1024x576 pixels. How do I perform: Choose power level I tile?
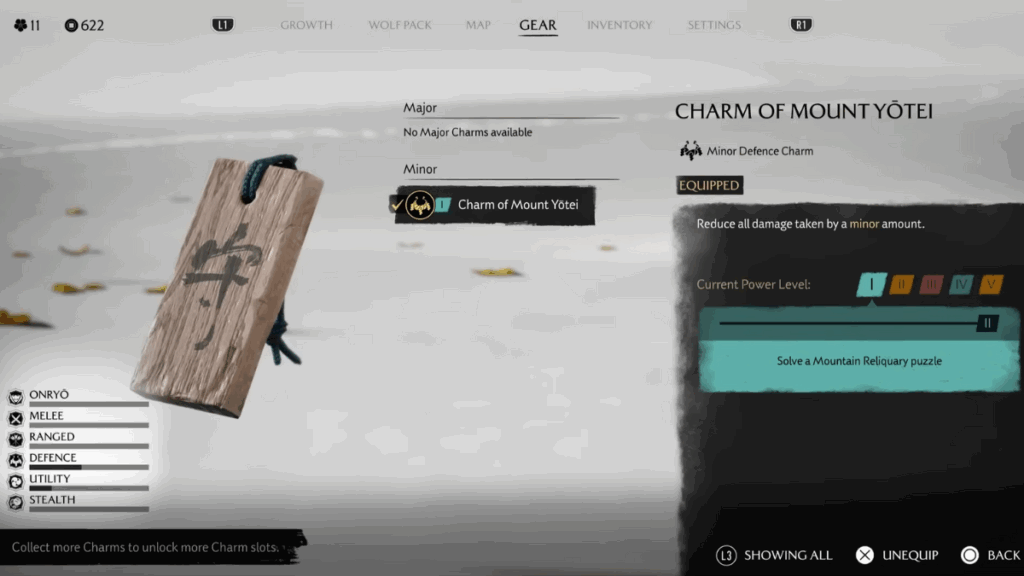click(x=871, y=285)
